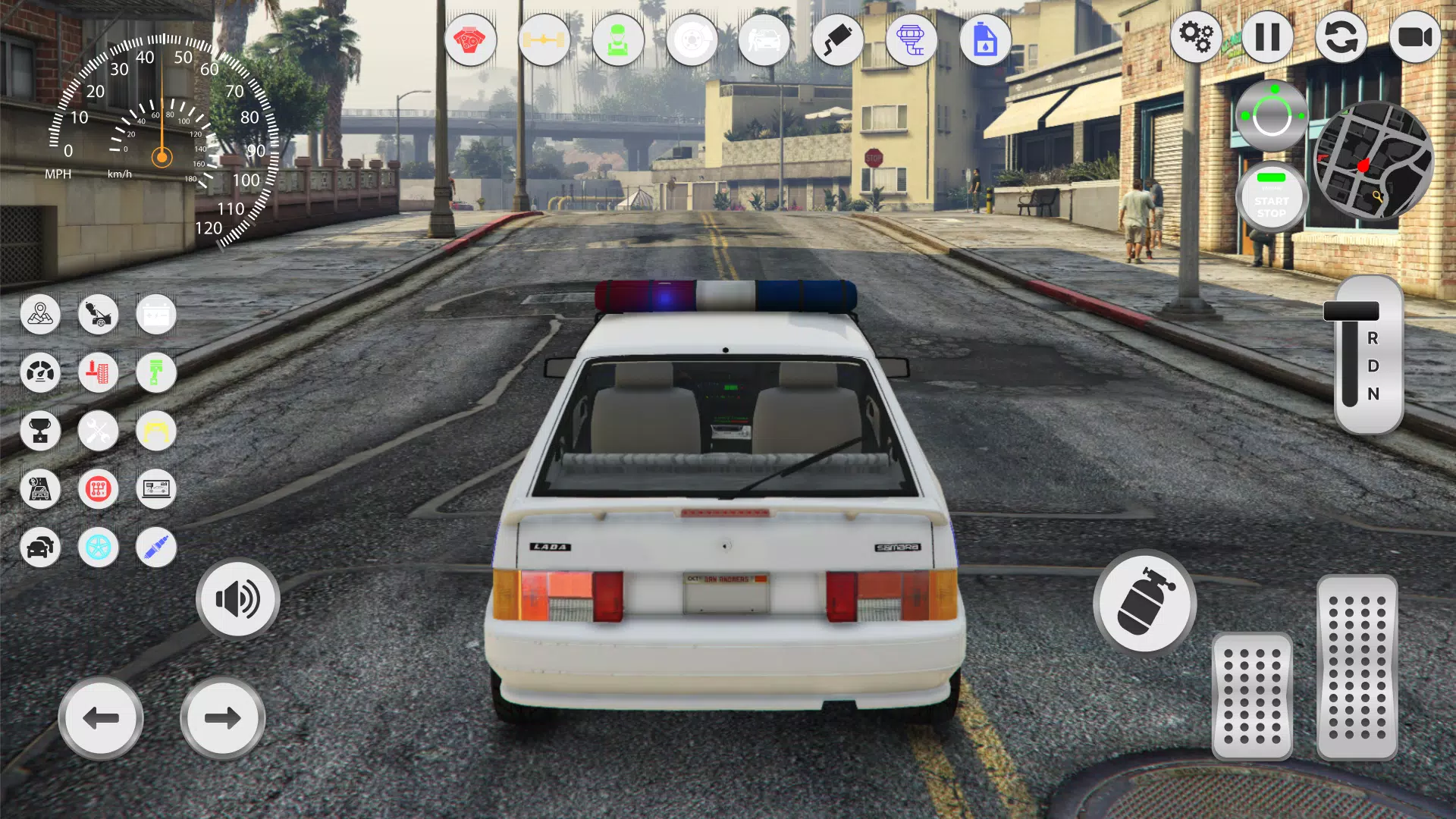Pause the game
Viewport: 1456px width, 819px height.
[1267, 36]
